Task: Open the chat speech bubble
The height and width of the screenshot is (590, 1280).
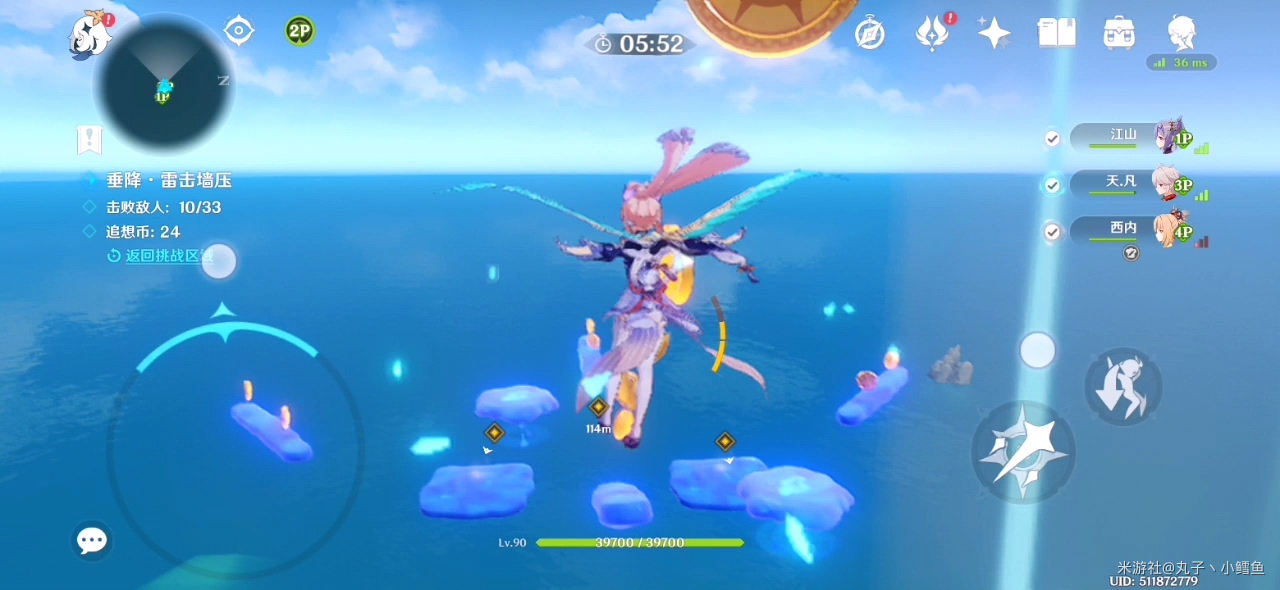Action: coord(92,541)
